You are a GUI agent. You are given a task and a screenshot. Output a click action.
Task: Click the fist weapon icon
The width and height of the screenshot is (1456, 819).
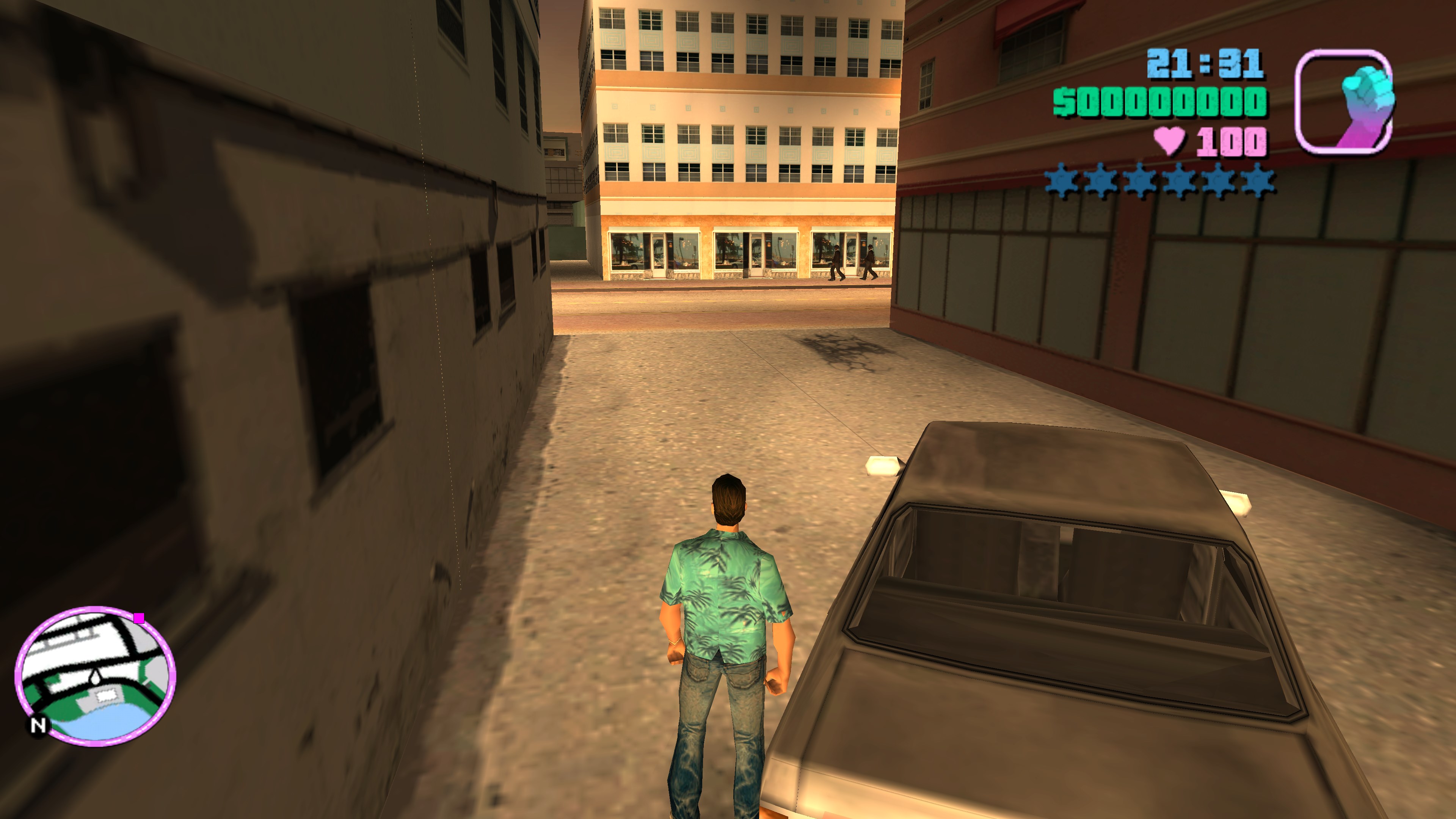1344,102
